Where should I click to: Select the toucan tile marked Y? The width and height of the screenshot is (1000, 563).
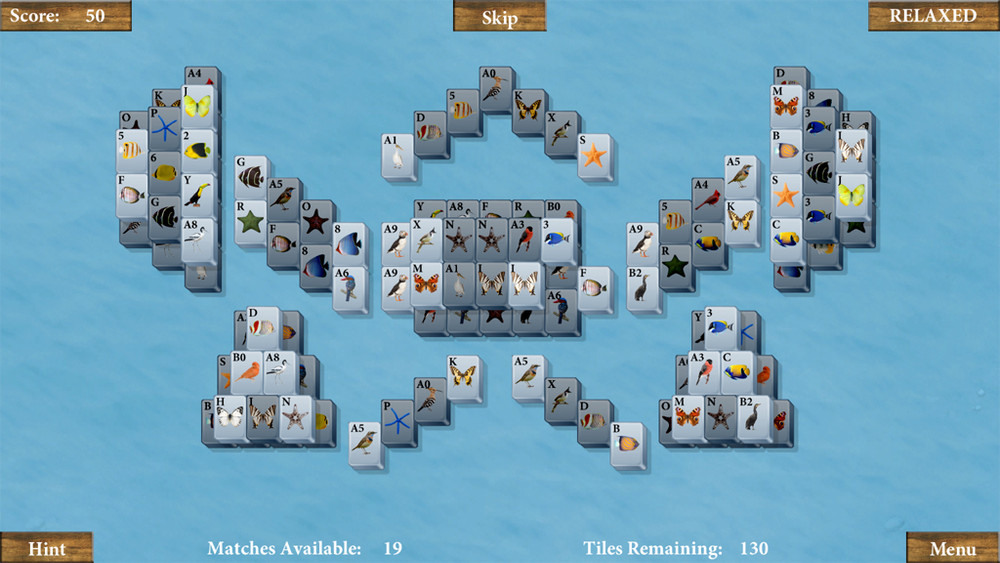click(x=198, y=193)
